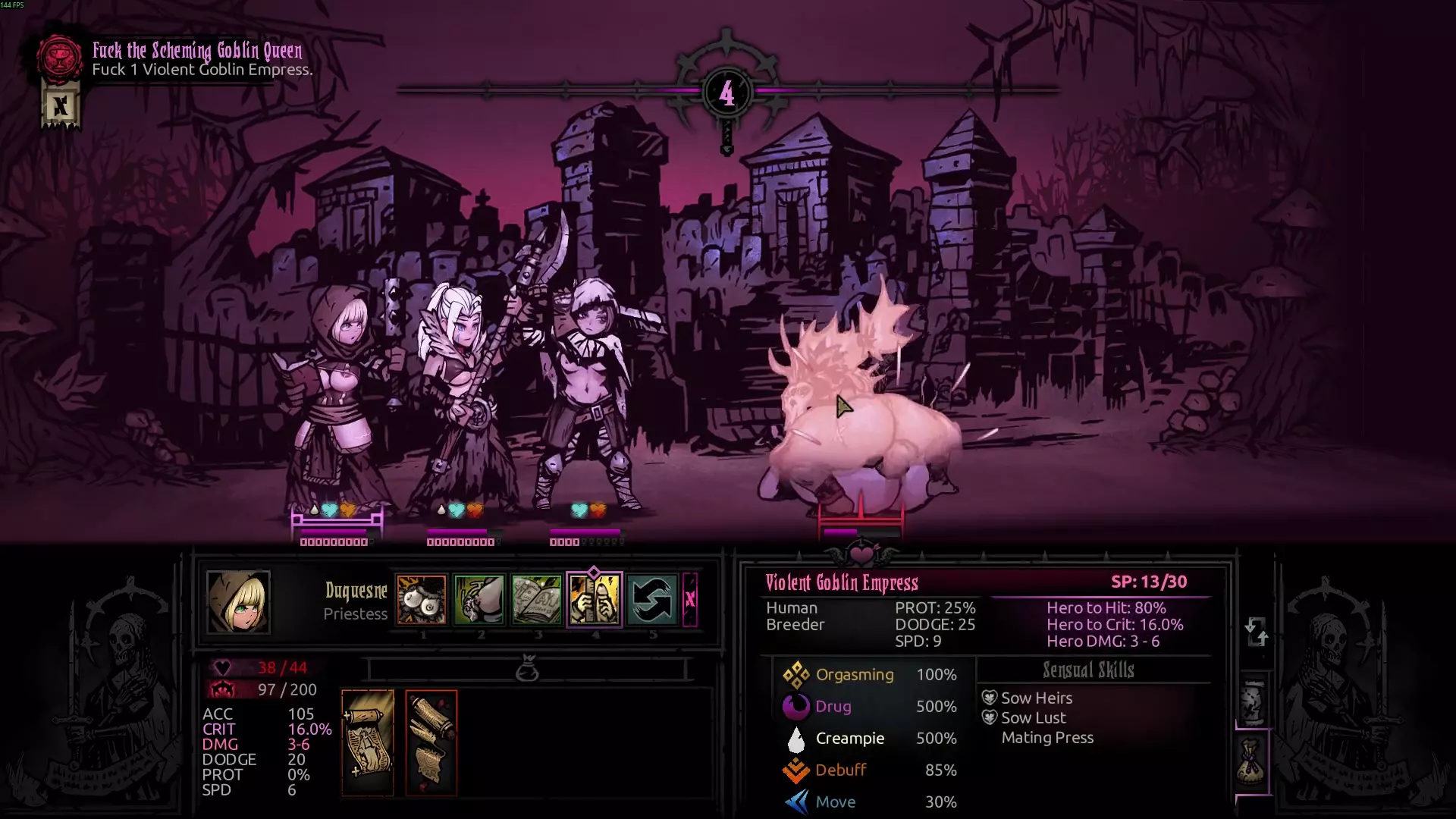The height and width of the screenshot is (819, 1456).
Task: Switch to the map scroll tab
Action: click(1253, 701)
